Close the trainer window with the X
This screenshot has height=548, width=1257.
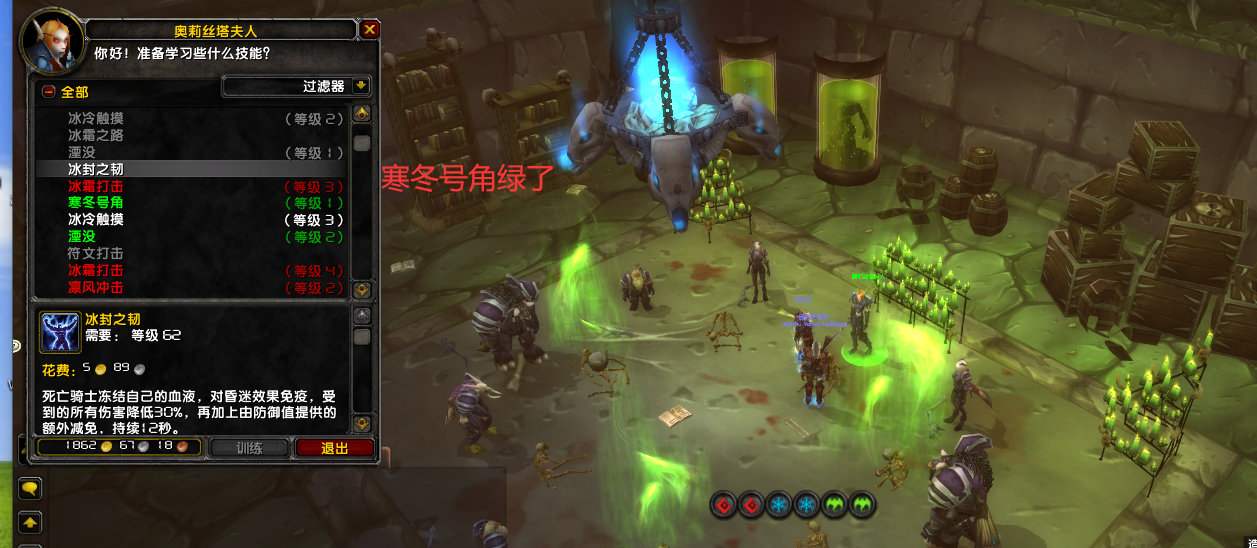(370, 30)
